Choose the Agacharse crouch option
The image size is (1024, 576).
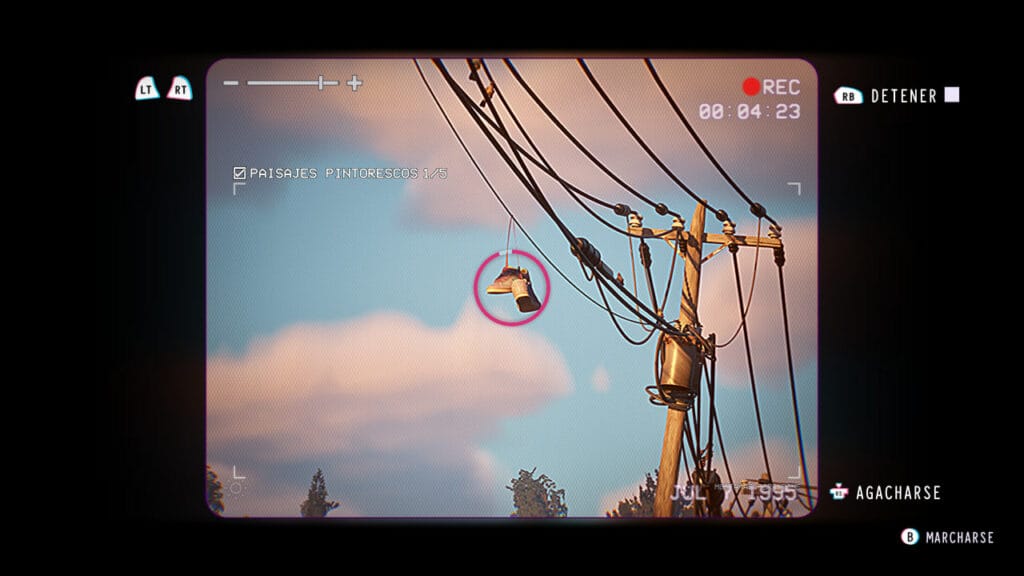pyautogui.click(x=895, y=493)
